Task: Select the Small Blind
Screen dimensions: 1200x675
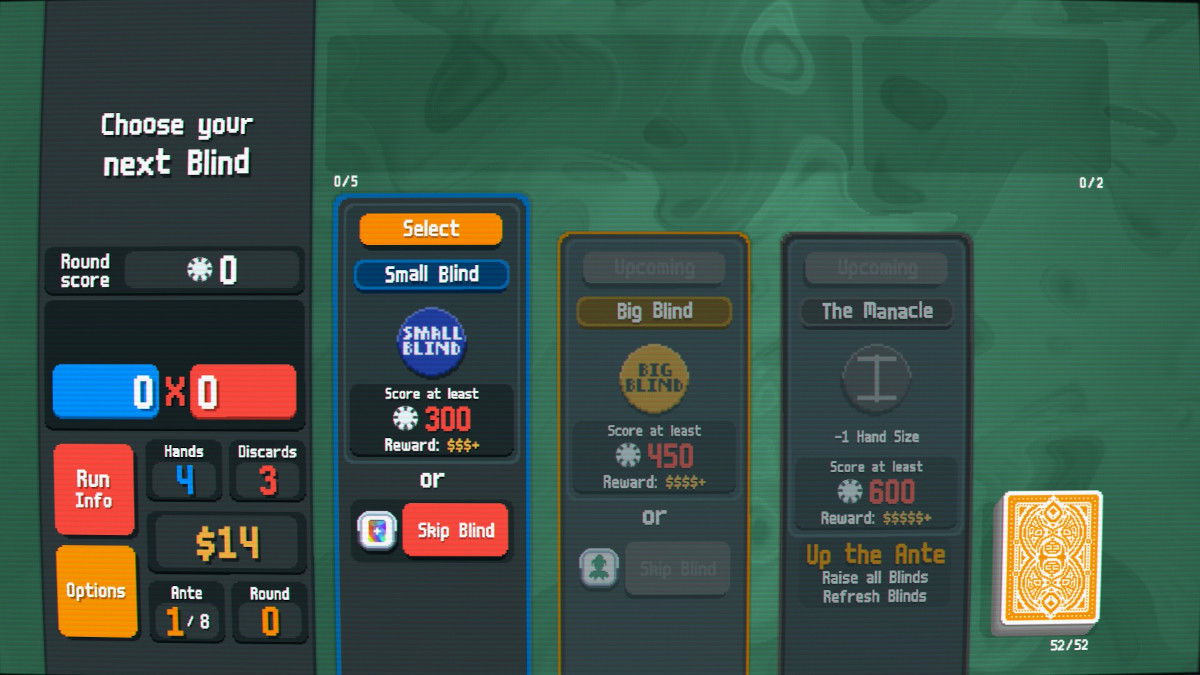Action: pyautogui.click(x=430, y=229)
